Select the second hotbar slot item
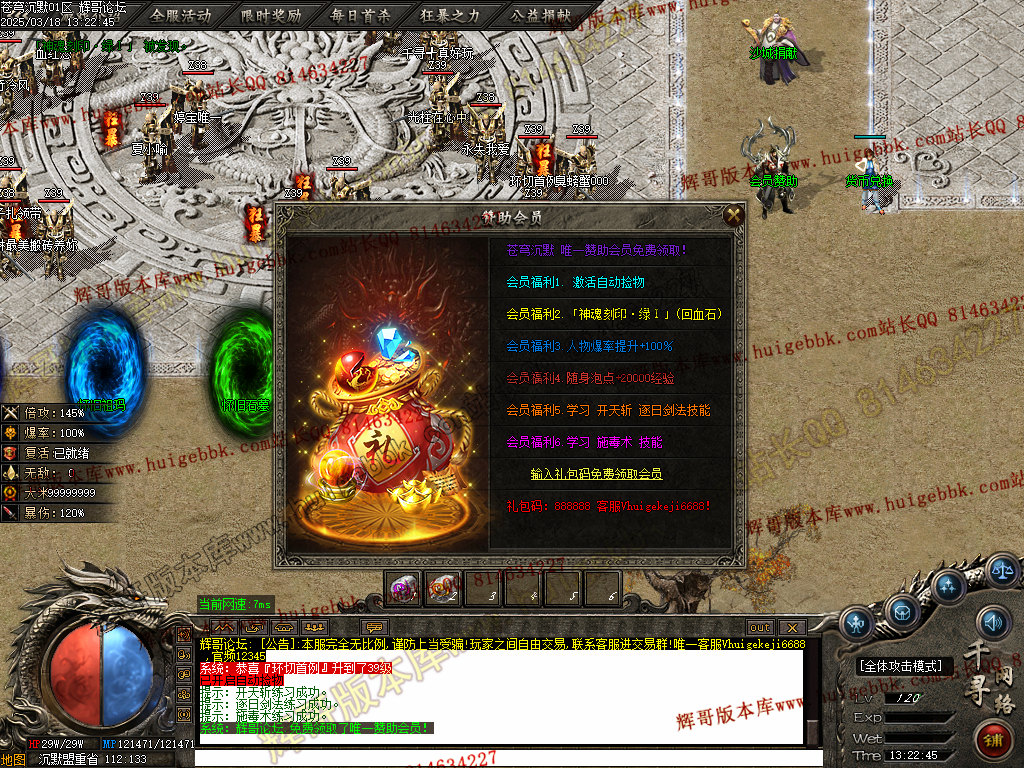This screenshot has width=1024, height=768. click(443, 590)
